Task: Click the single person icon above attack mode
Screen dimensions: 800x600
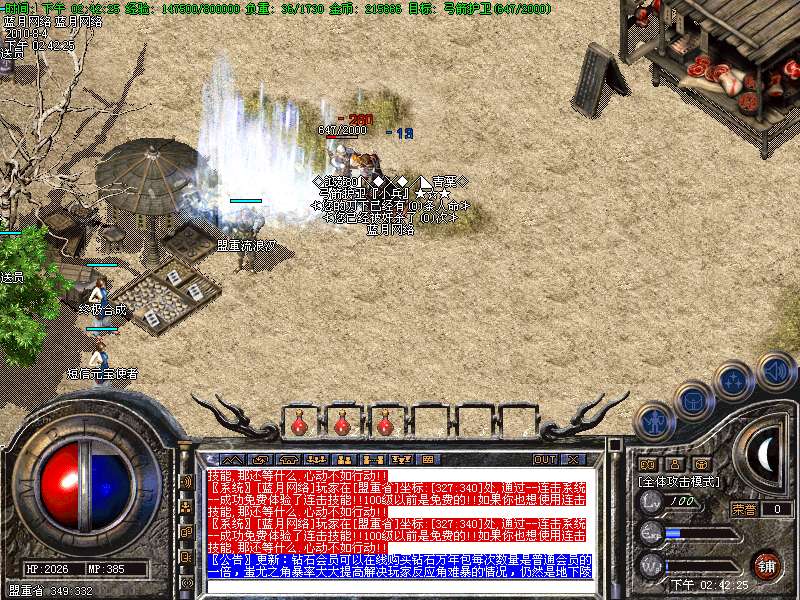Action: (x=674, y=464)
